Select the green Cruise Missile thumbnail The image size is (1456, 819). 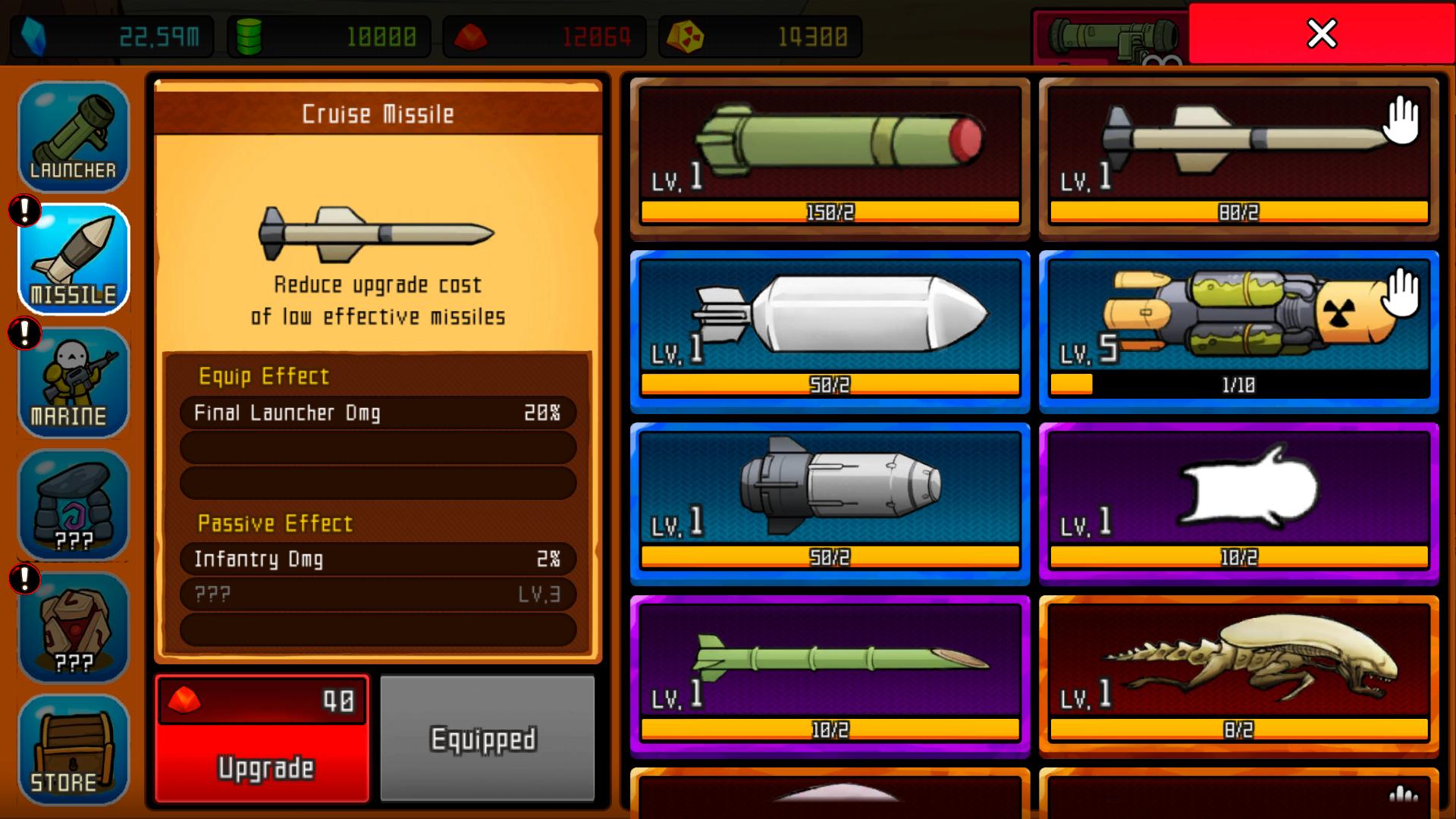[x=830, y=157]
